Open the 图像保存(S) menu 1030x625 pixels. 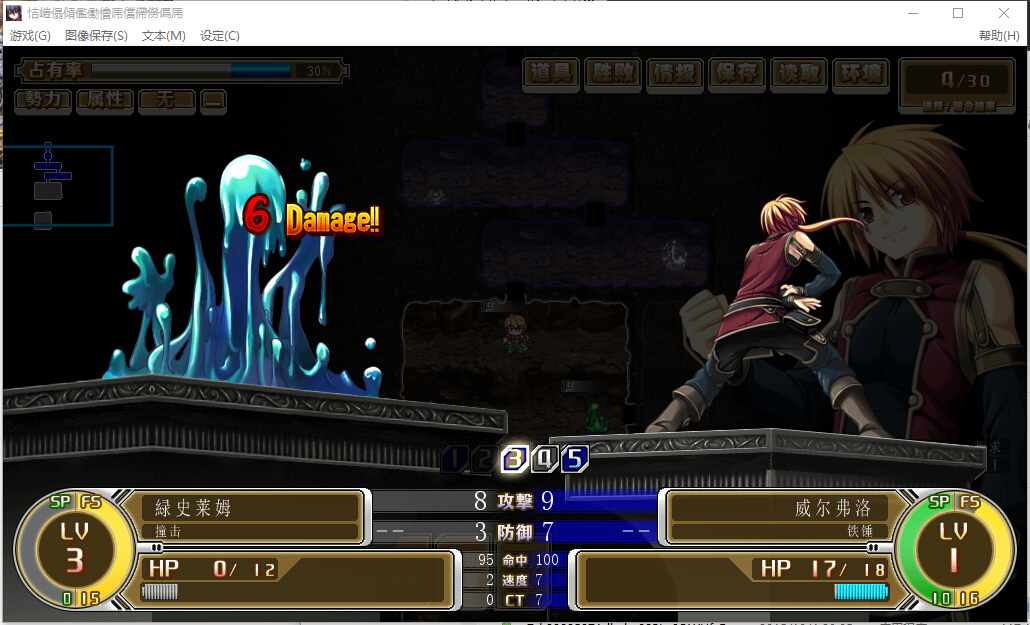tap(96, 36)
